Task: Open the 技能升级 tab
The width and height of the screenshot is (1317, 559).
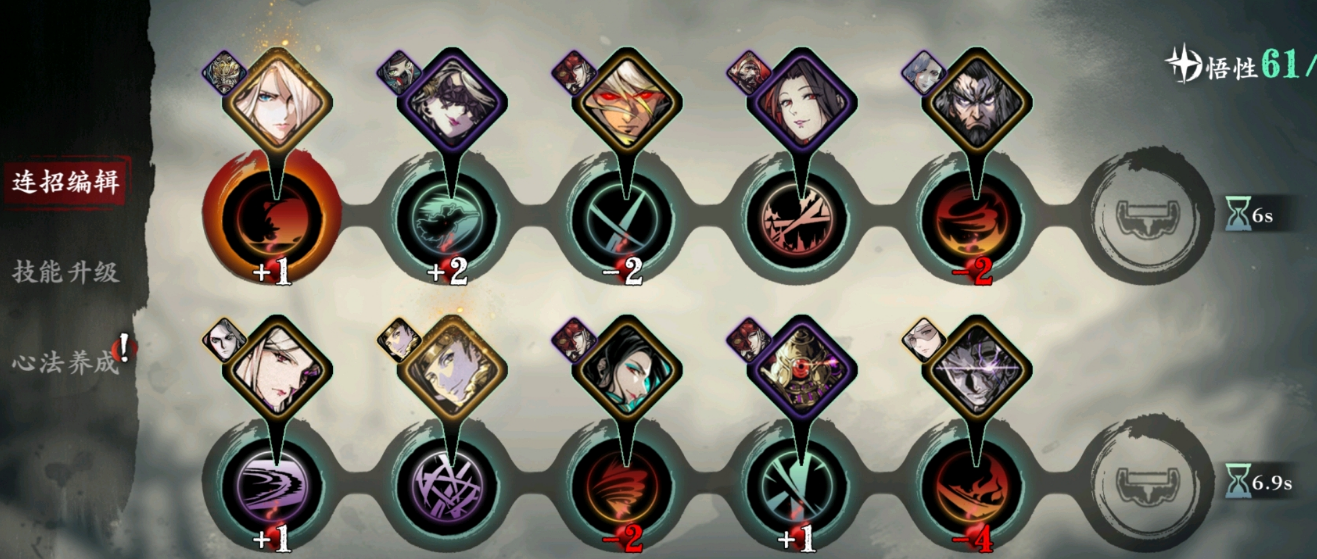Action: [65, 271]
